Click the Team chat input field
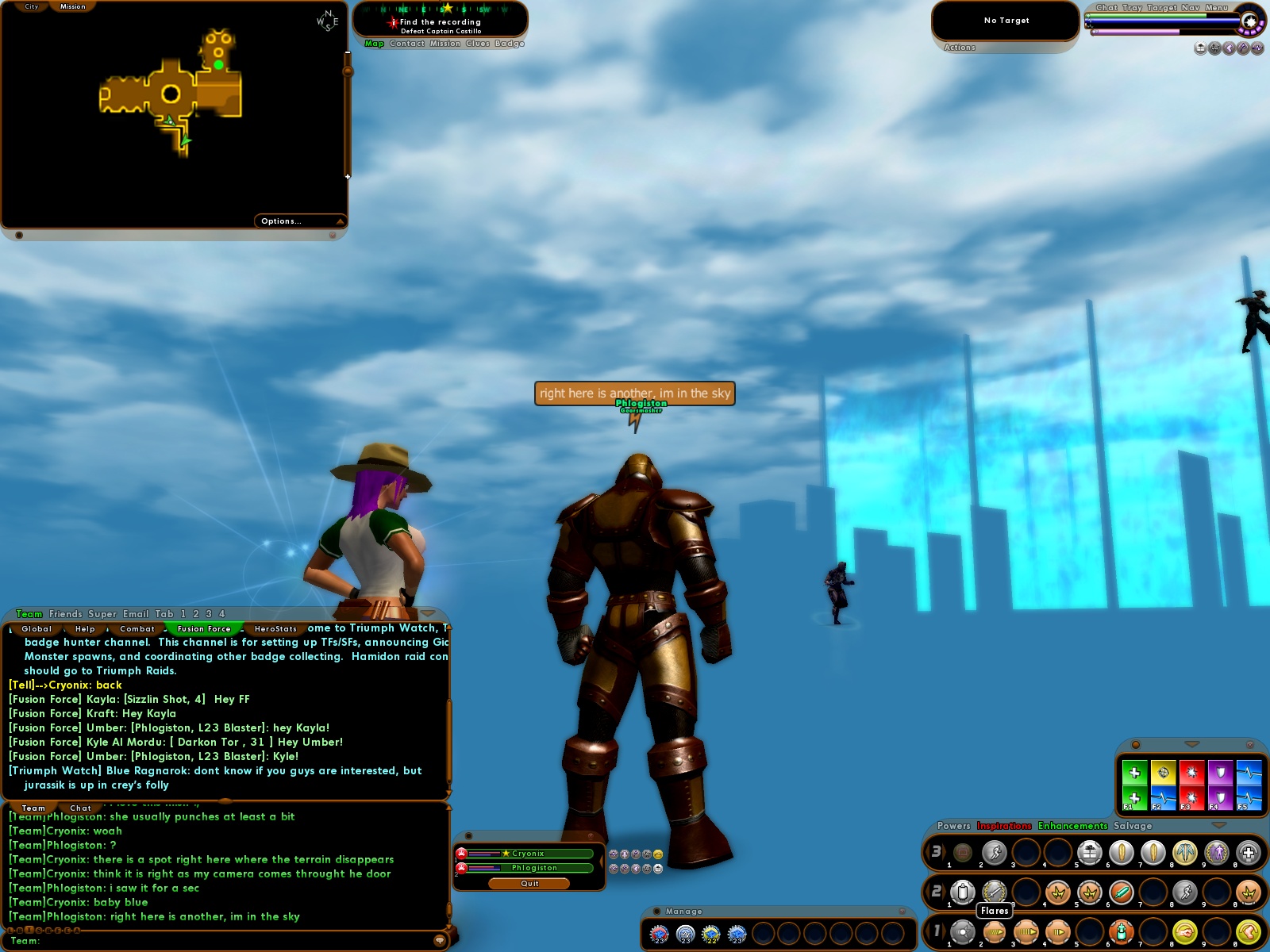Image resolution: width=1270 pixels, height=952 pixels. click(222, 941)
